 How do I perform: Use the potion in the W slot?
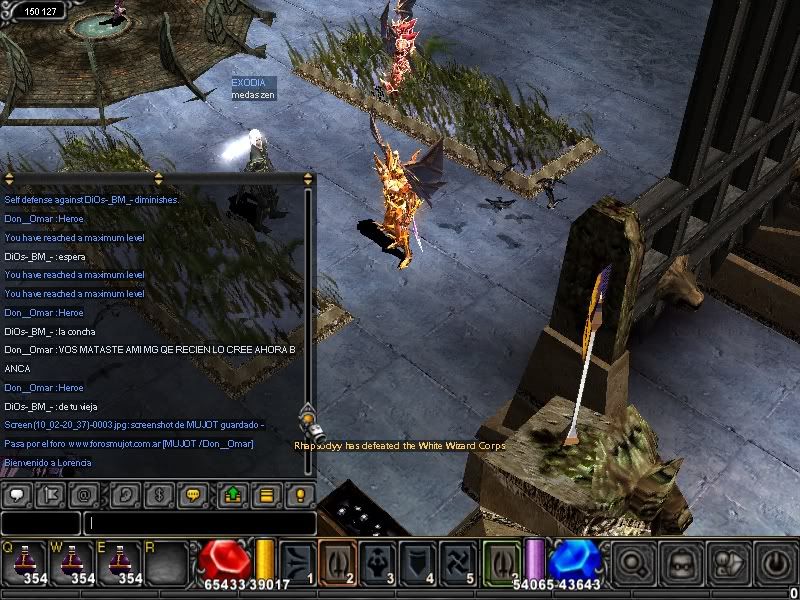70,561
